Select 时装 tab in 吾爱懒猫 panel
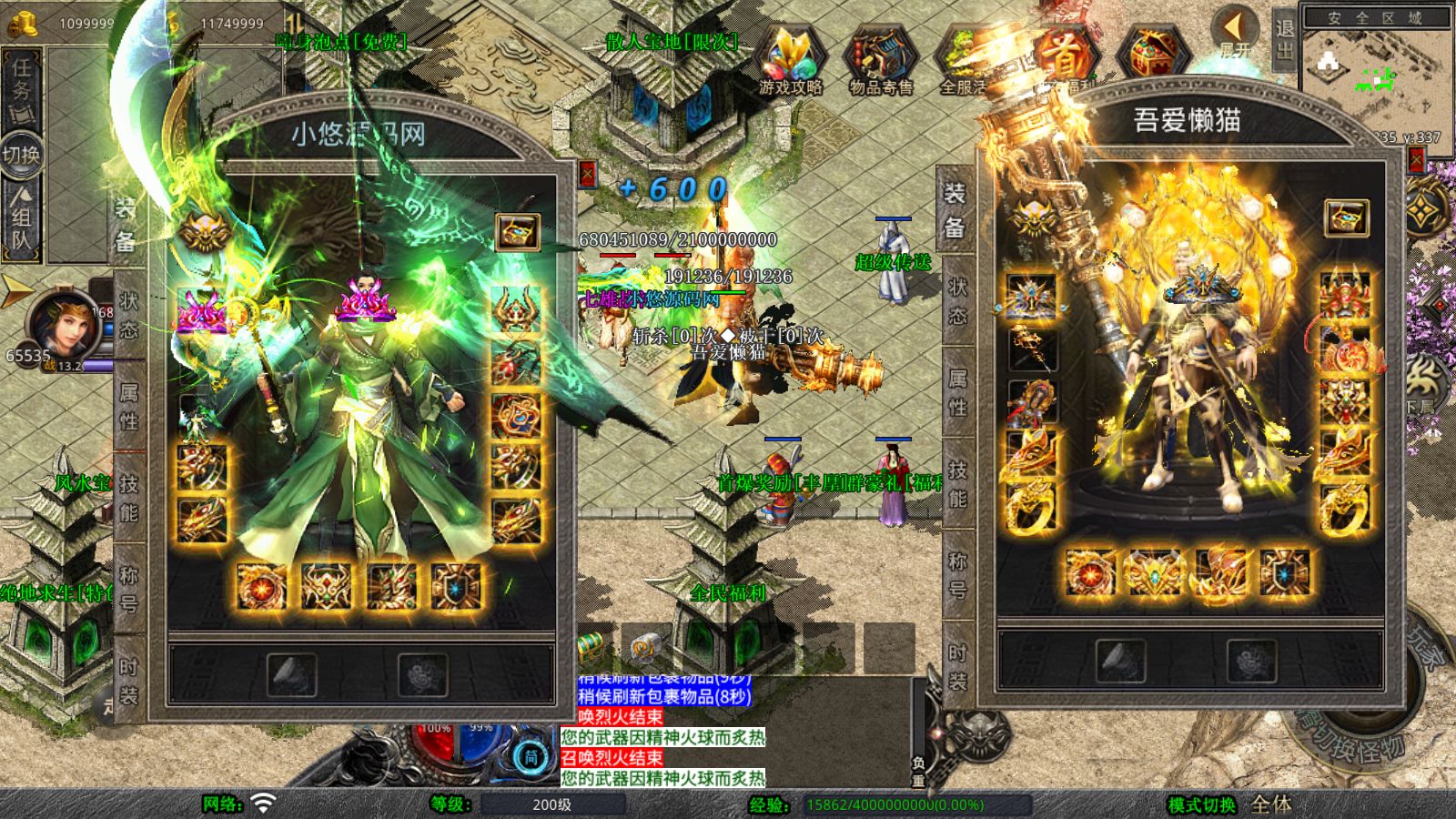 click(x=957, y=665)
